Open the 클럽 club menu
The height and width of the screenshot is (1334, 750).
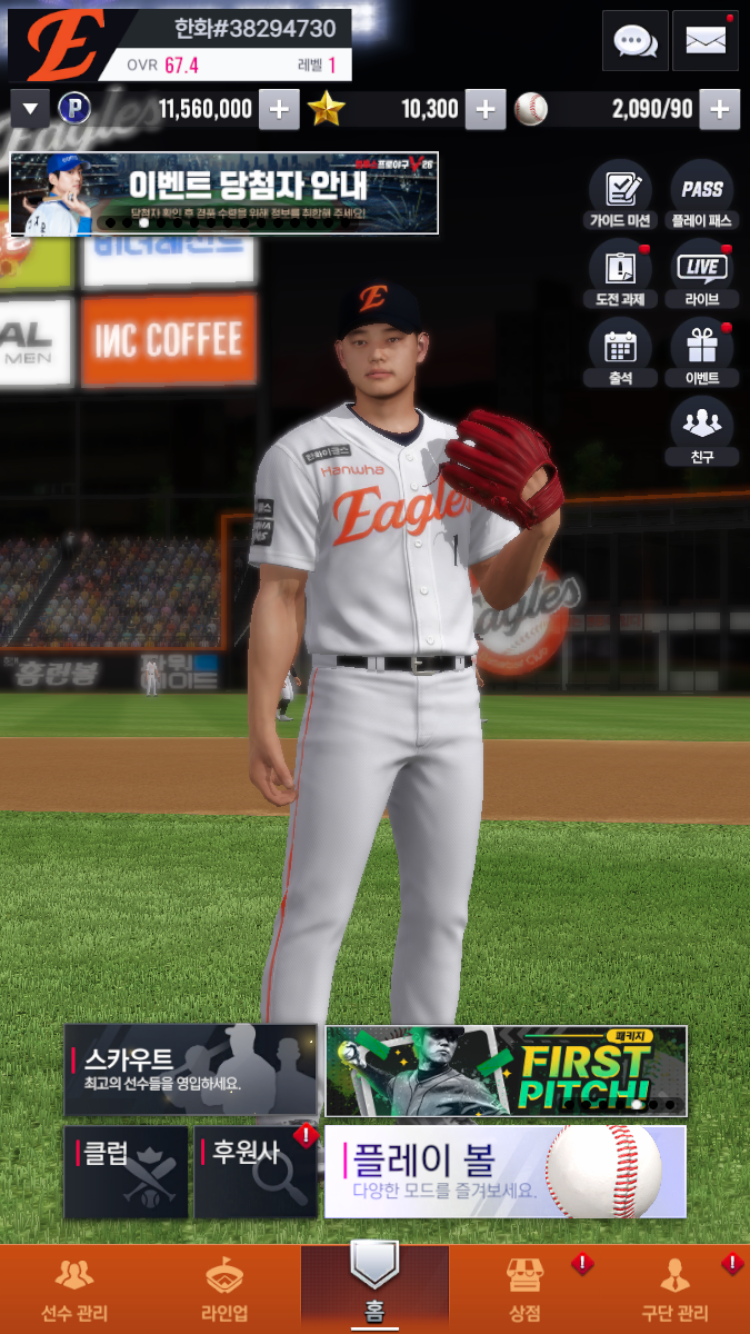(x=126, y=1172)
